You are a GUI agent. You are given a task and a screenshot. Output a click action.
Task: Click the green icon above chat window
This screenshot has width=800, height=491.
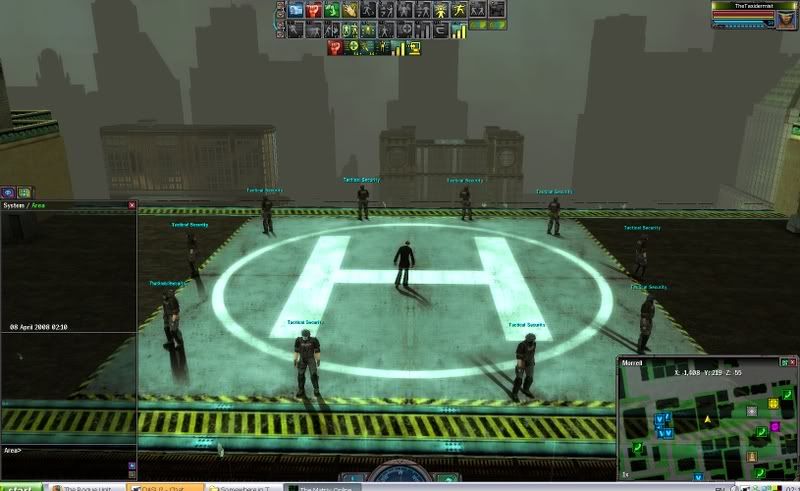tap(25, 192)
